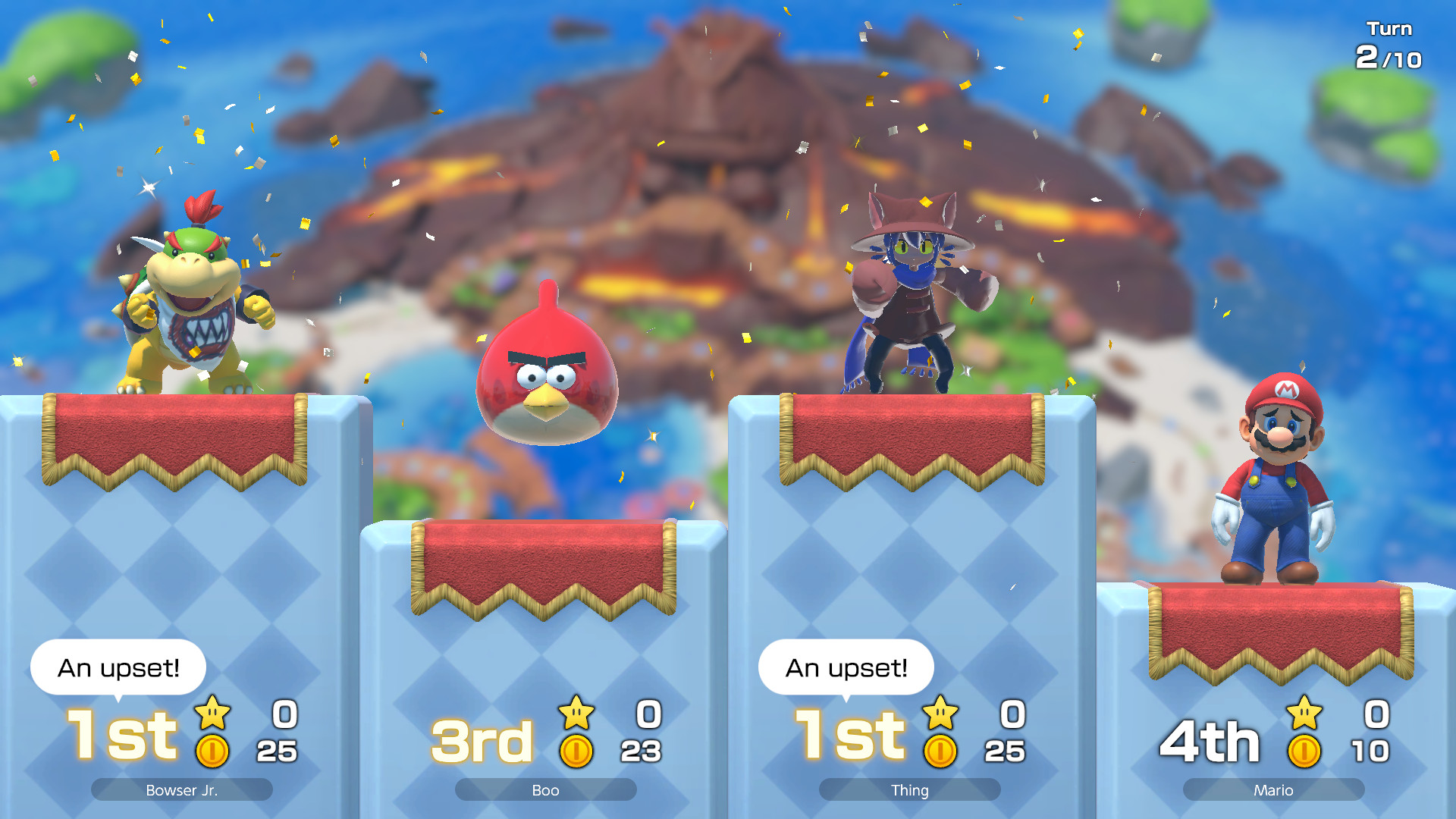This screenshot has width=1456, height=819.
Task: Select Boo's coin icon
Action: pyautogui.click(x=576, y=751)
